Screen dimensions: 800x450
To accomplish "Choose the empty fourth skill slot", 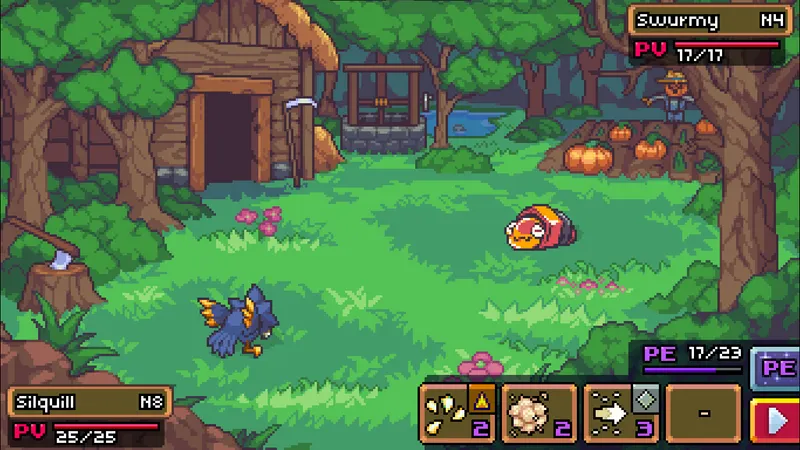I will 703,412.
